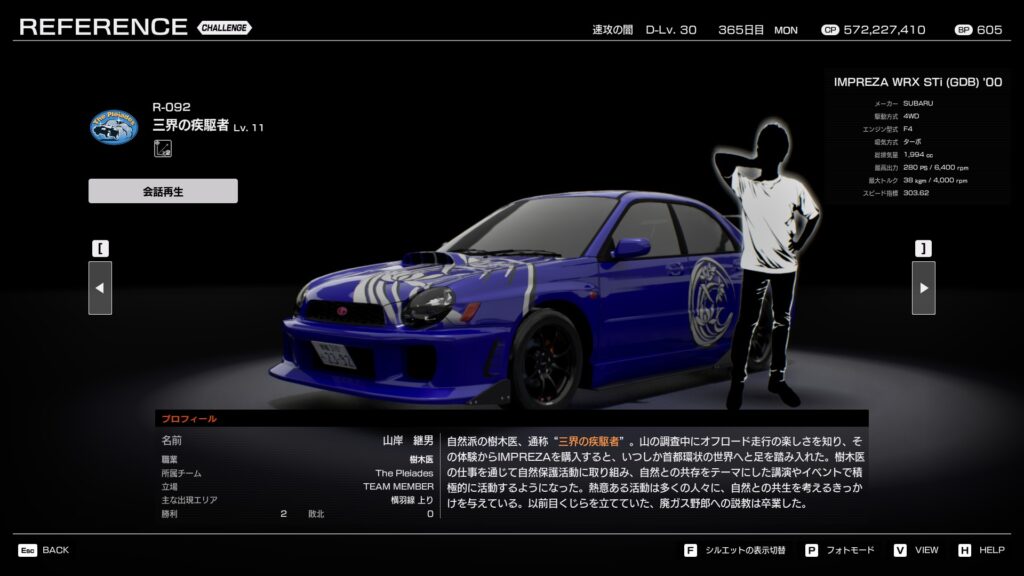This screenshot has width=1024, height=576.
Task: Go to the previous rival entry
Action: [100, 288]
